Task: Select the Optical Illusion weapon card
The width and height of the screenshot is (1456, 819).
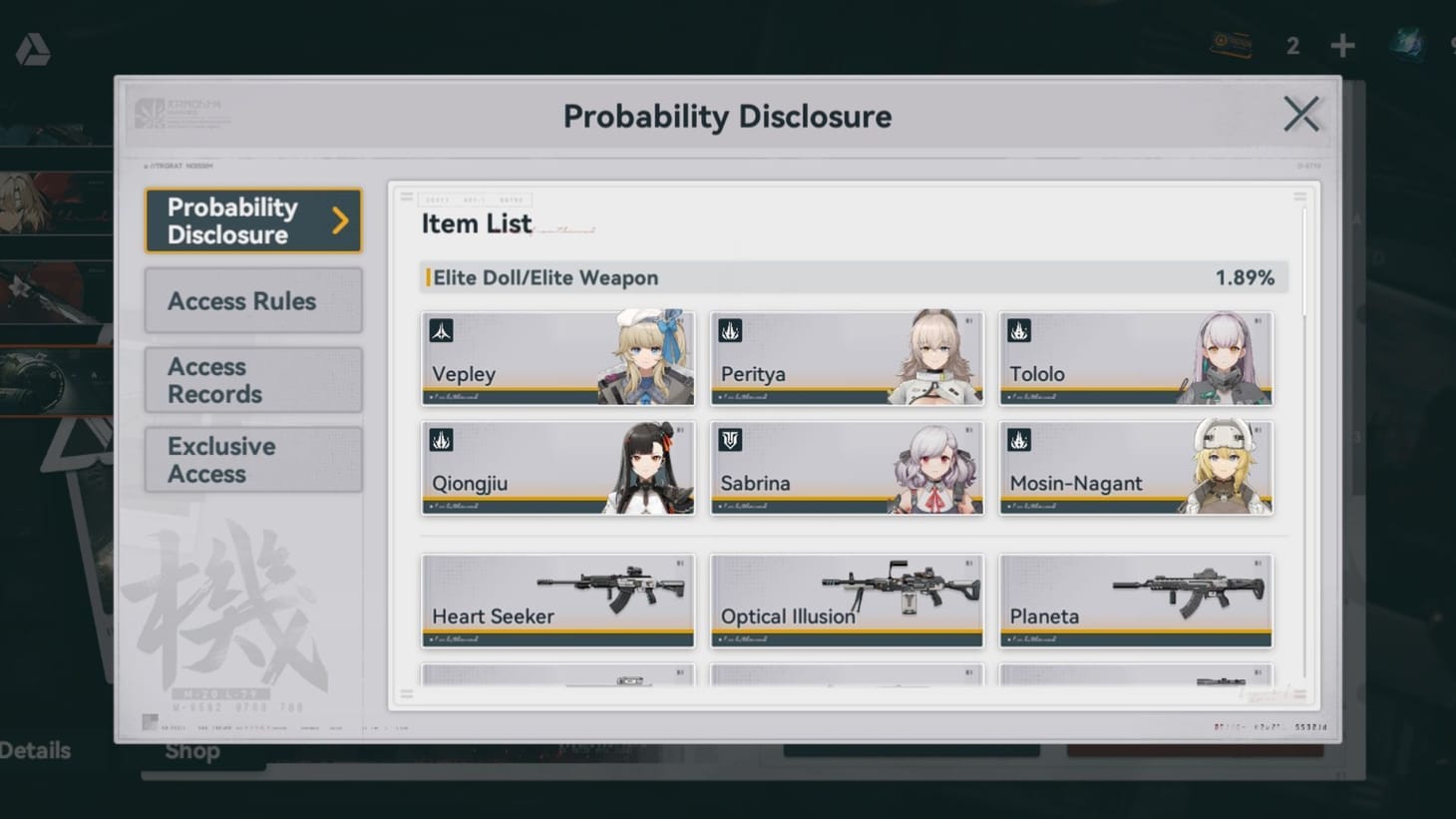Action: point(846,599)
